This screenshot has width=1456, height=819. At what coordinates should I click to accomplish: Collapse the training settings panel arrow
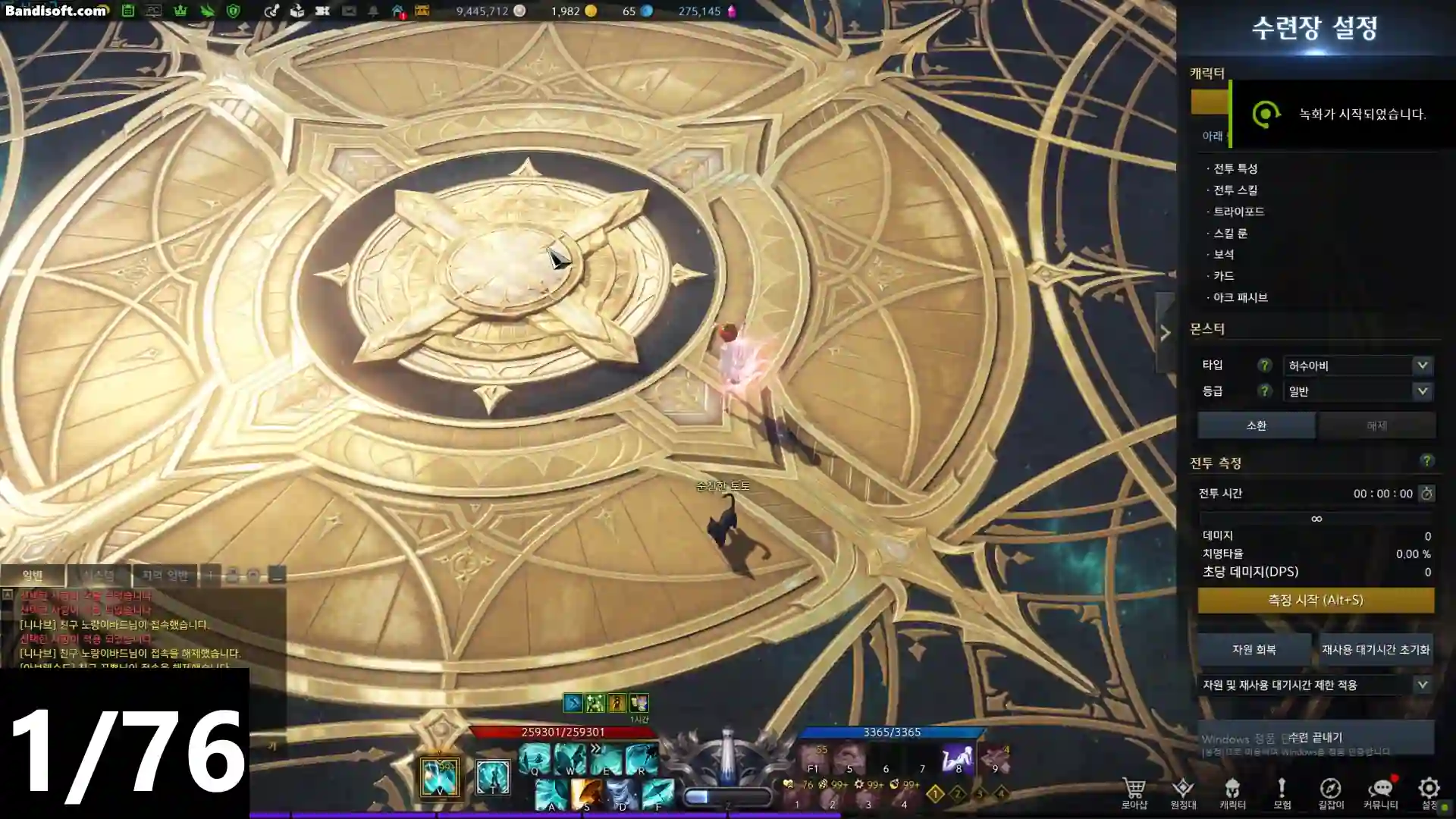[x=1165, y=333]
